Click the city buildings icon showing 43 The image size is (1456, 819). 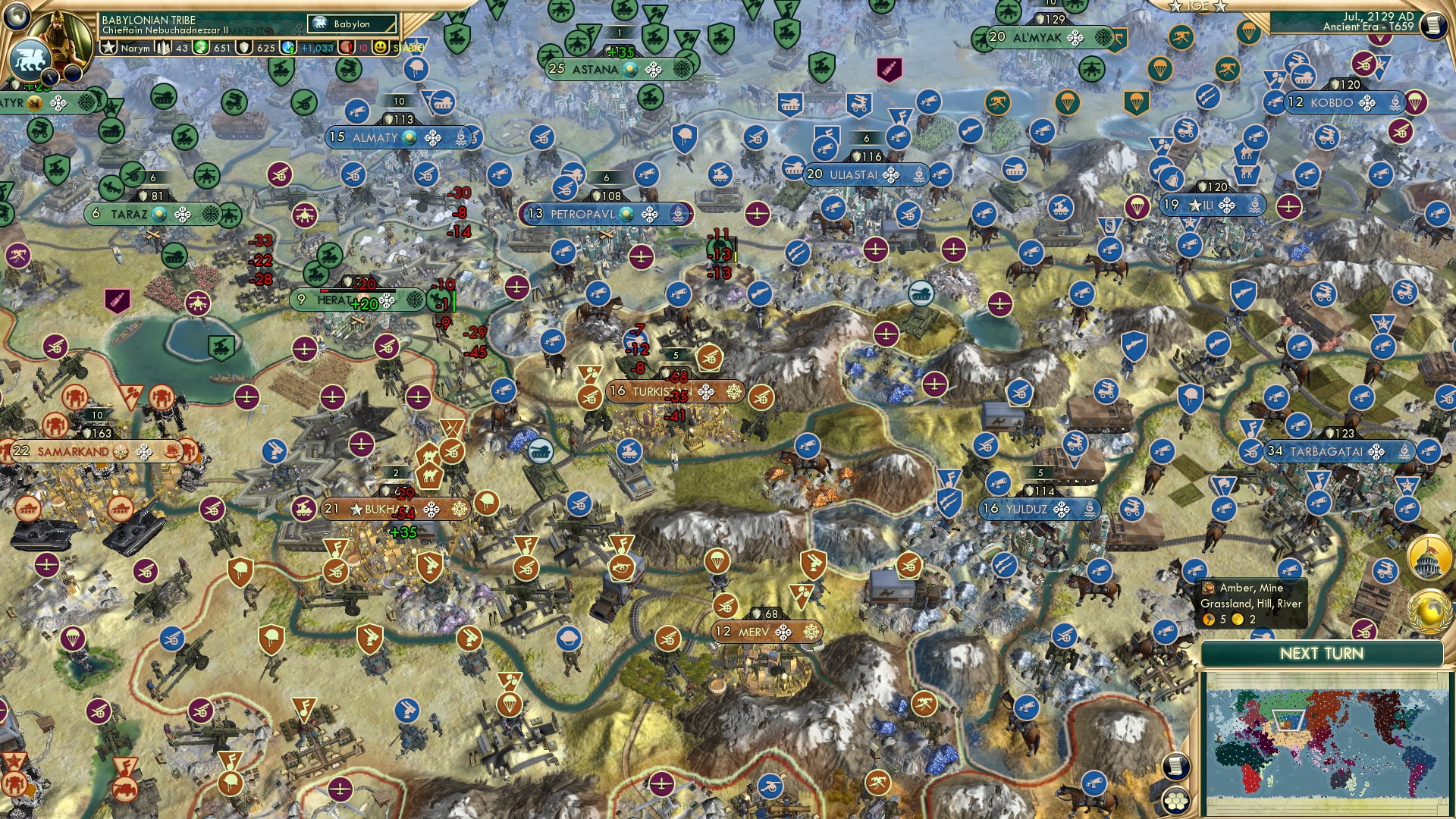point(163,46)
